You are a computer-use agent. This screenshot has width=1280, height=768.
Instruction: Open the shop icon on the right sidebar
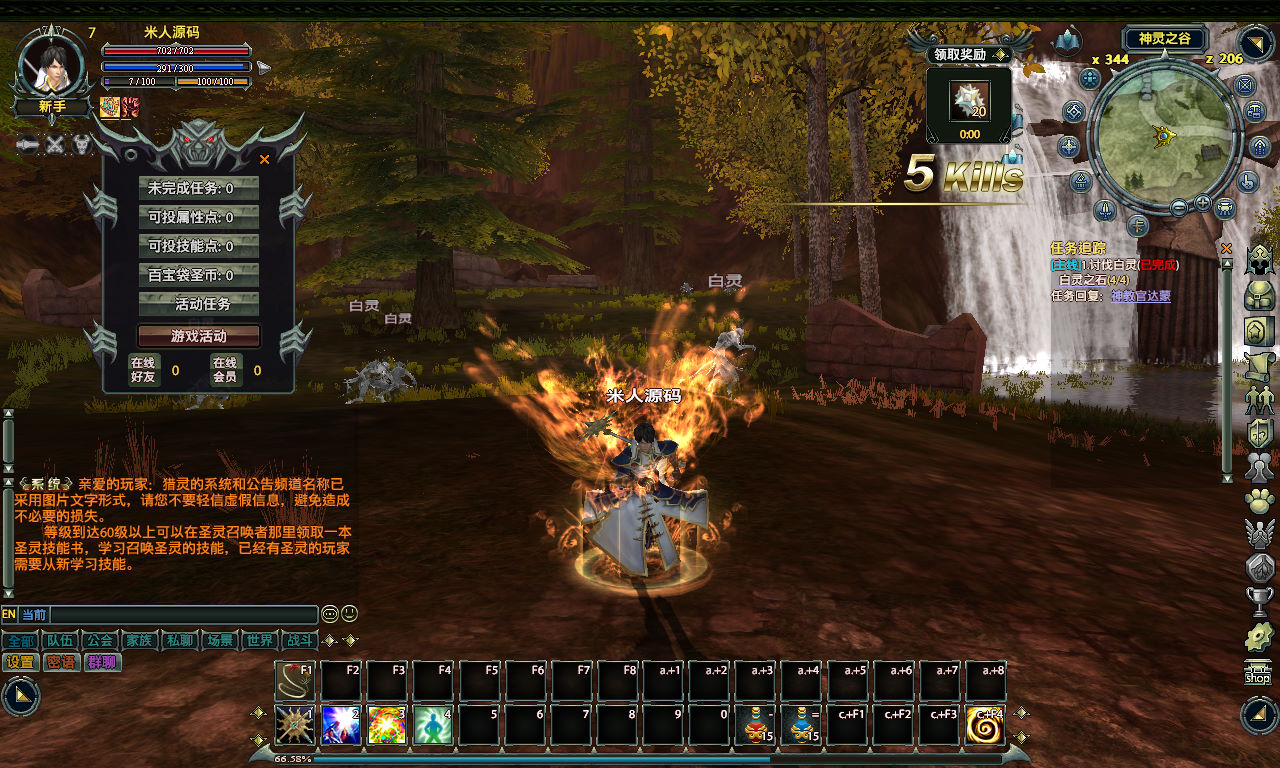click(1258, 673)
